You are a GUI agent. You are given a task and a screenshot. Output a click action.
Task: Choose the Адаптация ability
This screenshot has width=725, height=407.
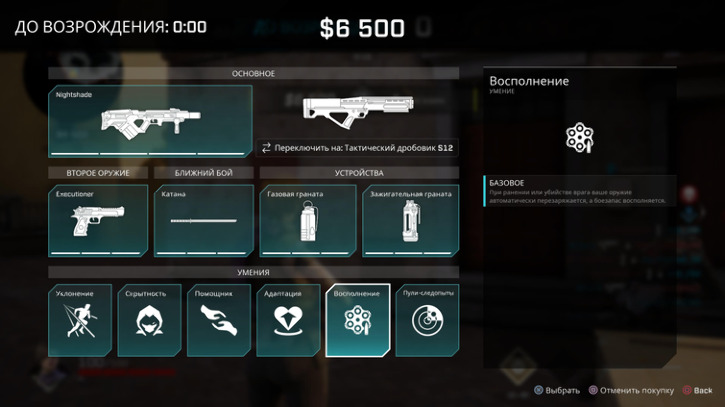289,320
